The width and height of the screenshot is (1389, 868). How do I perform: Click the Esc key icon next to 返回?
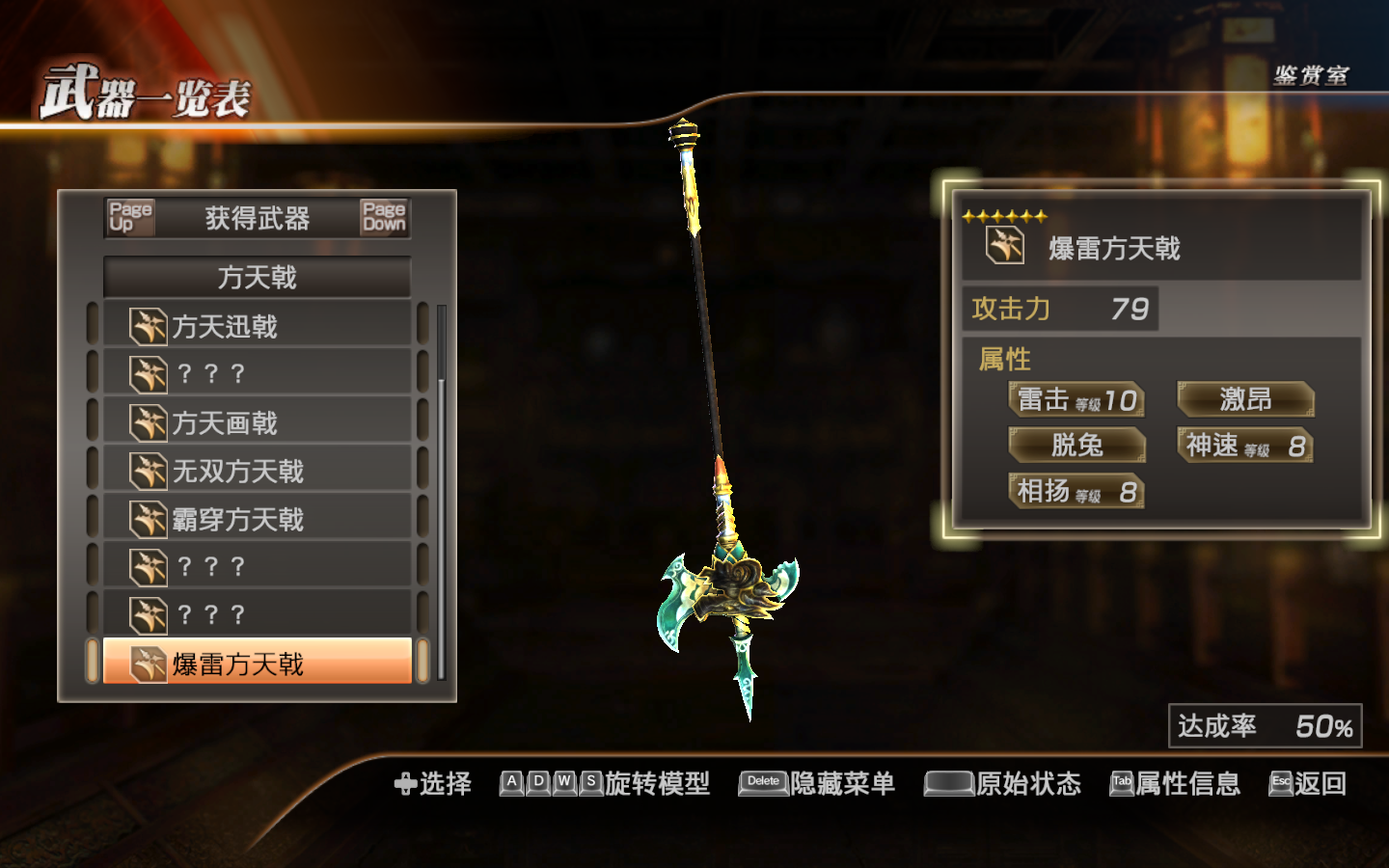click(1281, 784)
